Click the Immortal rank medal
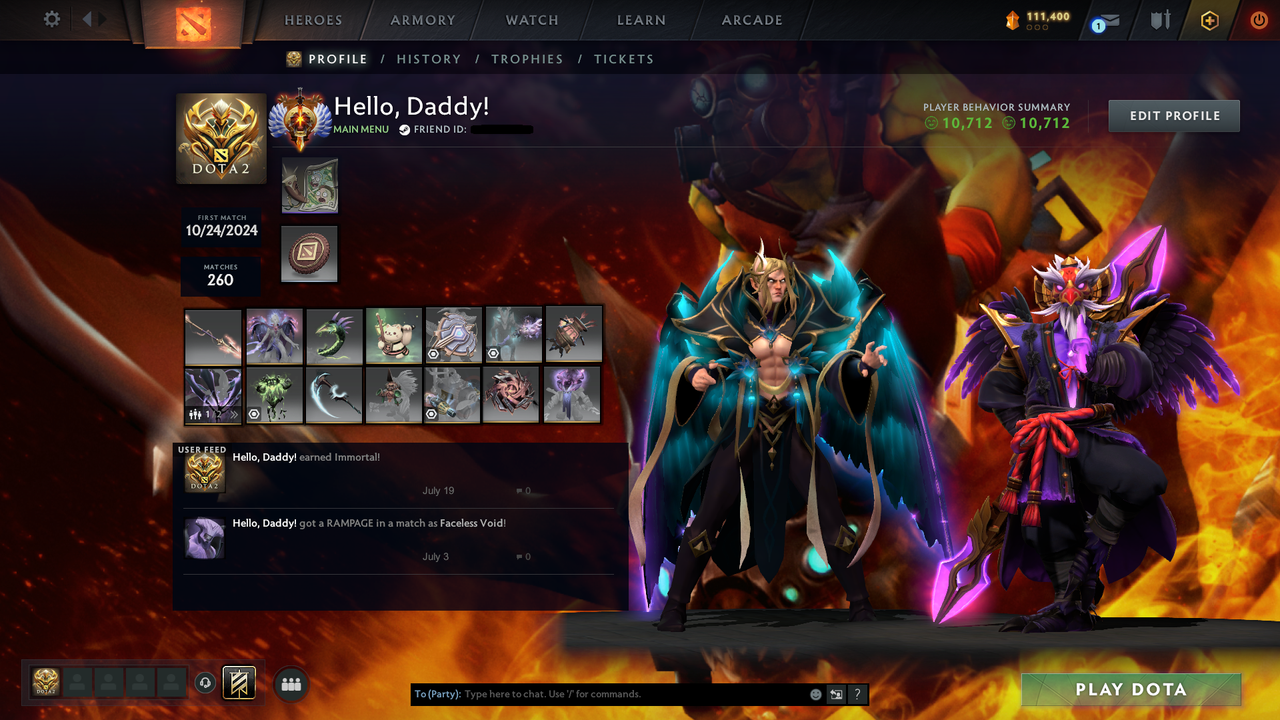Viewport: 1280px width, 720px height. [x=221, y=138]
